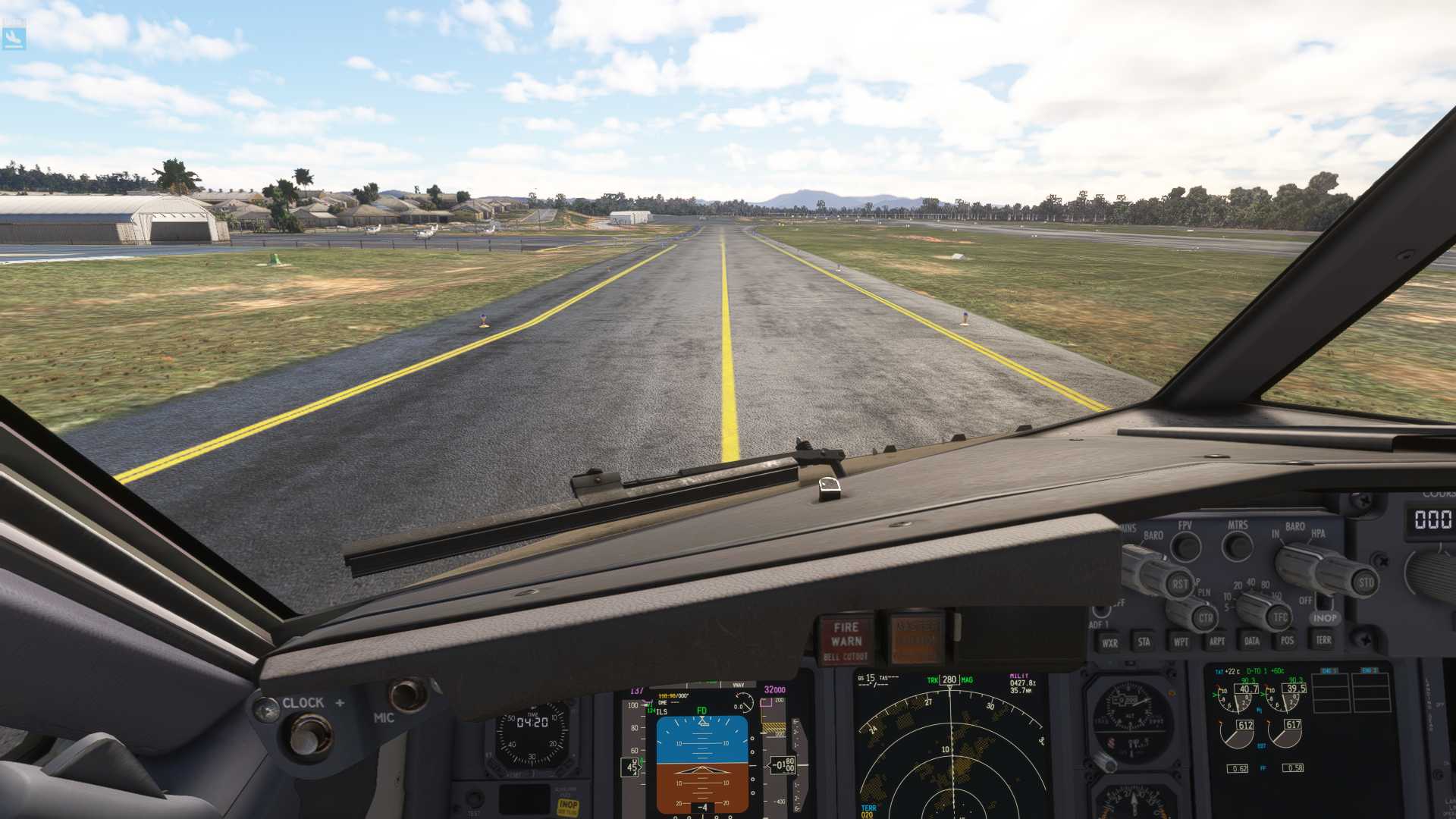Toggle the WPT waypoints map button
This screenshot has height=819, width=1456.
[x=1181, y=642]
